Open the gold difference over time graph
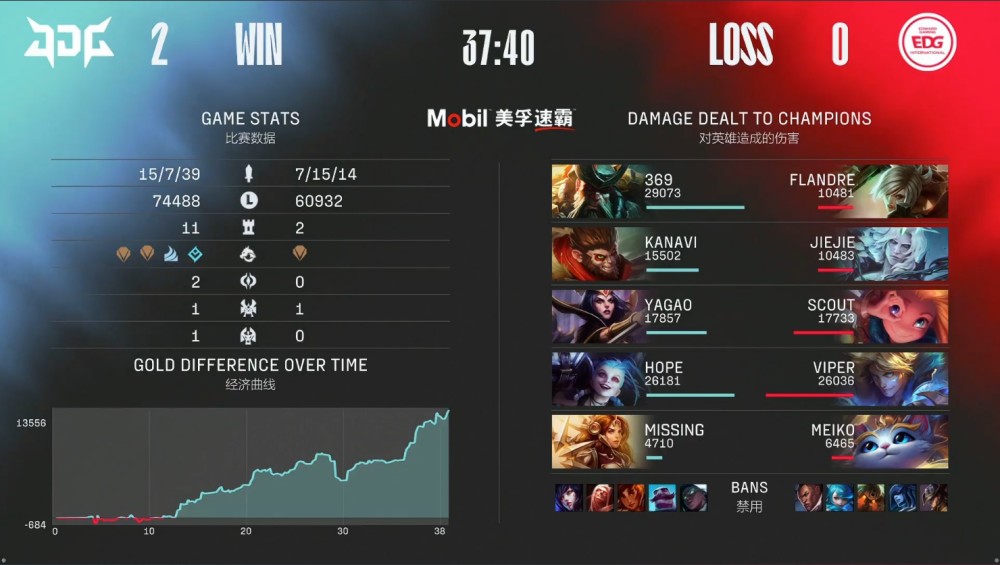1000x565 pixels. pyautogui.click(x=250, y=465)
